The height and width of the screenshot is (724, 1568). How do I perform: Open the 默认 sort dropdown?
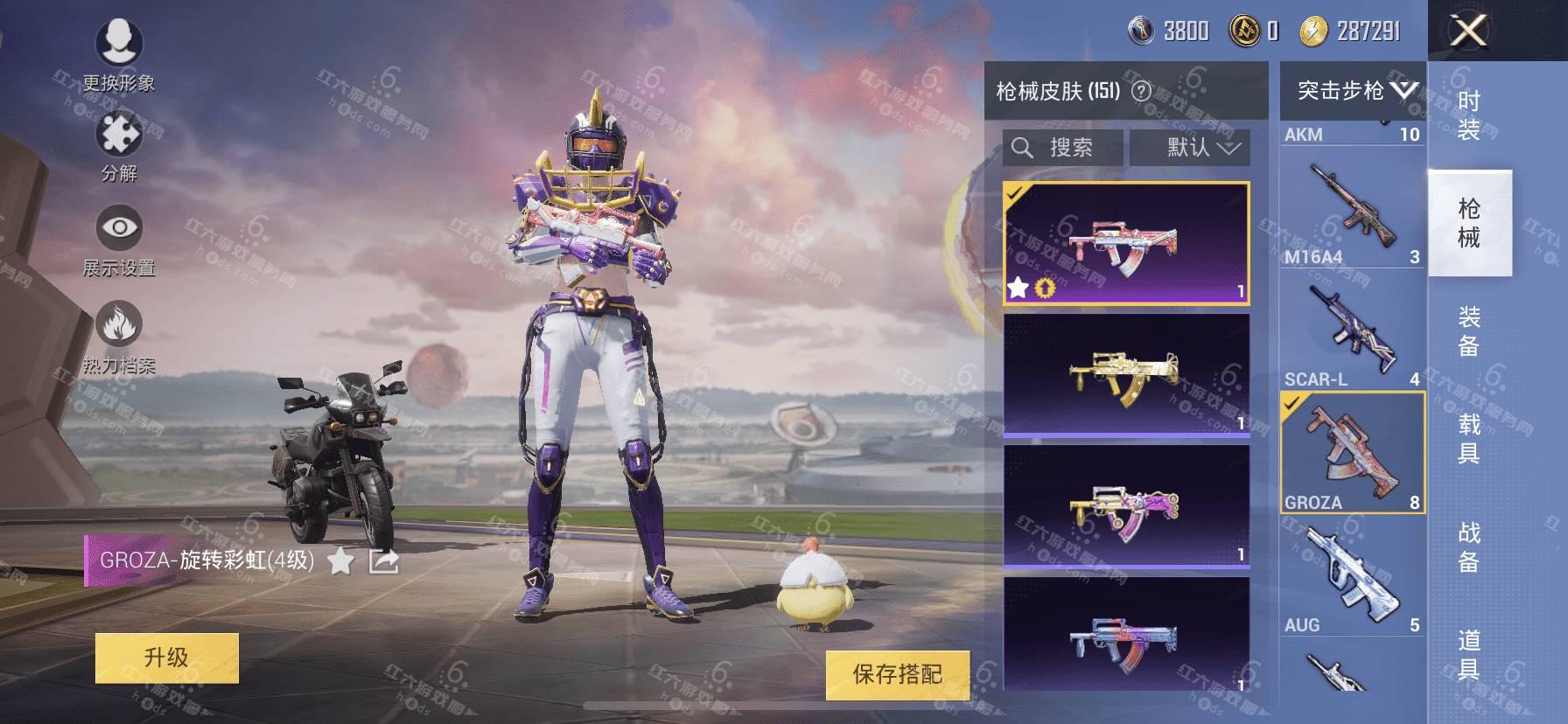[1190, 148]
